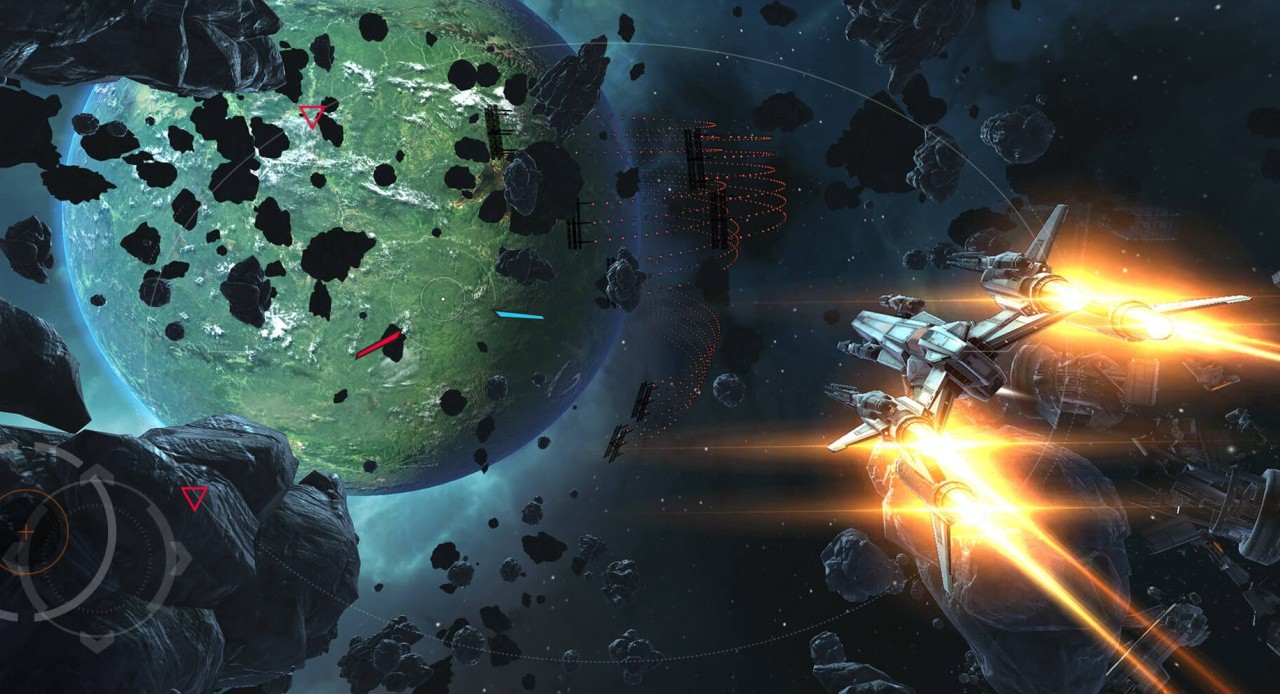
Task: Tap the virtual joystick's up arrow
Action: pos(96,472)
